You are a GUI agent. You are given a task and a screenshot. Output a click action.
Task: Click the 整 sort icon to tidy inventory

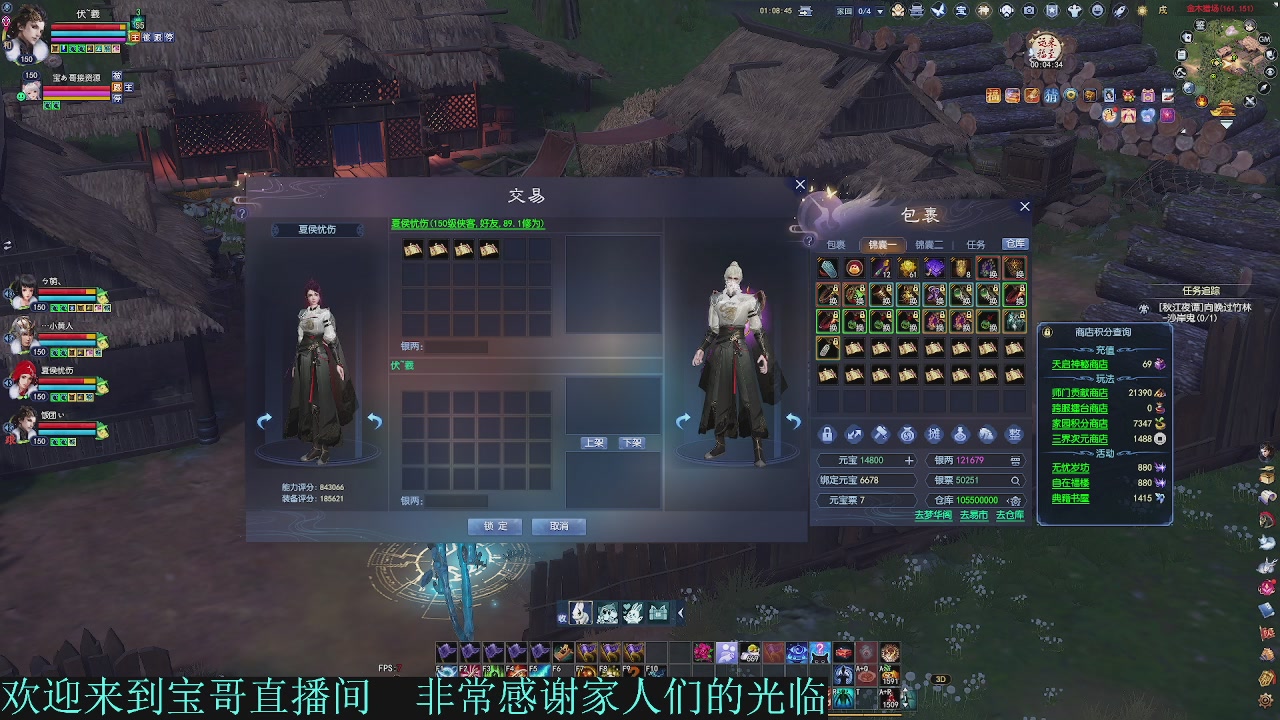[1014, 433]
